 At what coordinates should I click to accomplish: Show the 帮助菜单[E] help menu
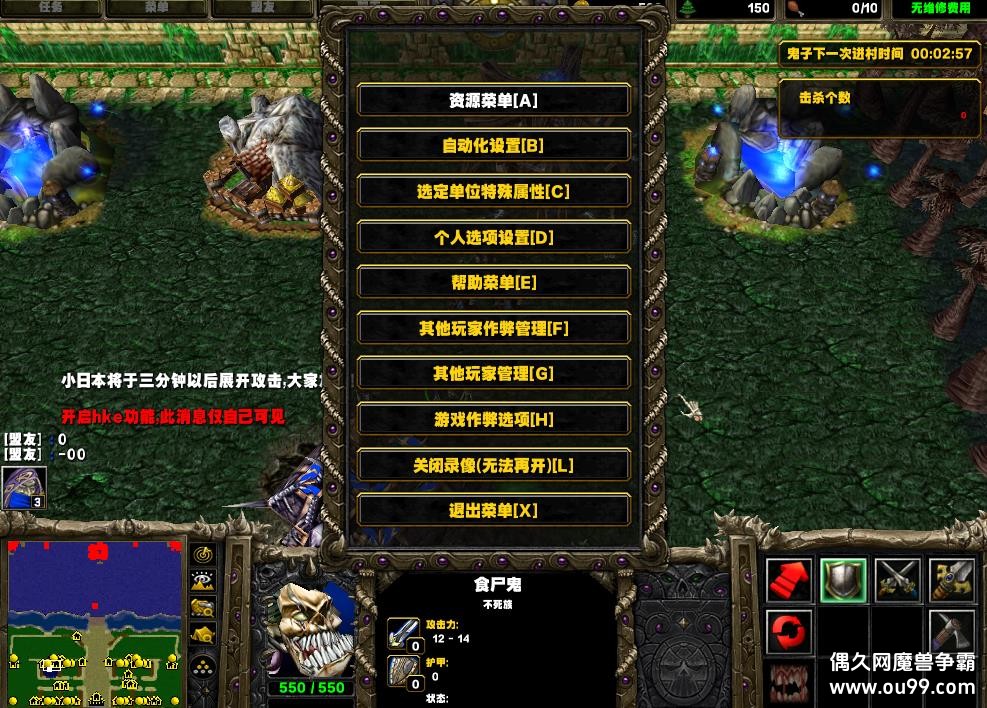[493, 283]
